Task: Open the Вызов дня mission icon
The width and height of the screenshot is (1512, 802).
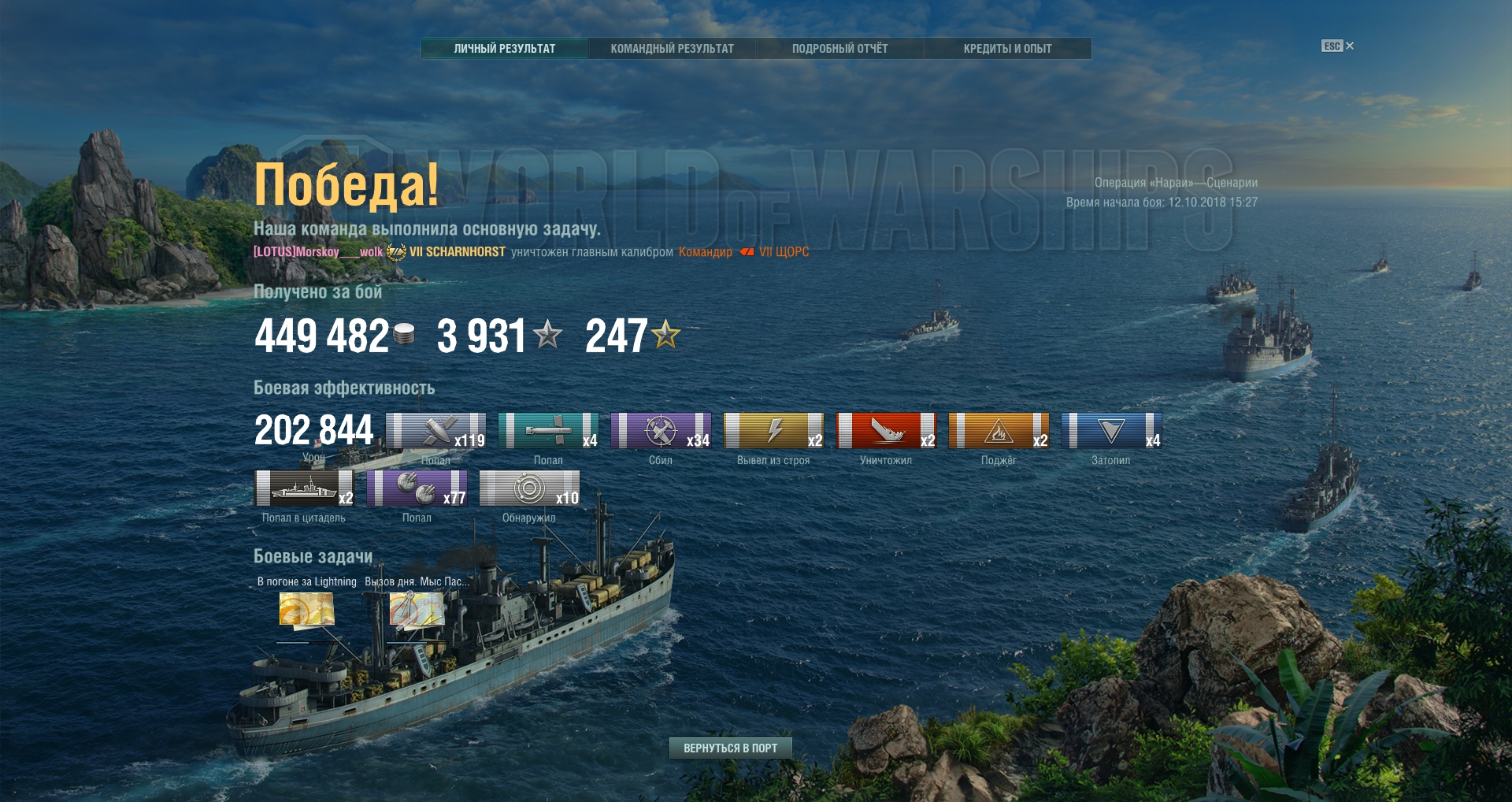Action: tap(417, 610)
